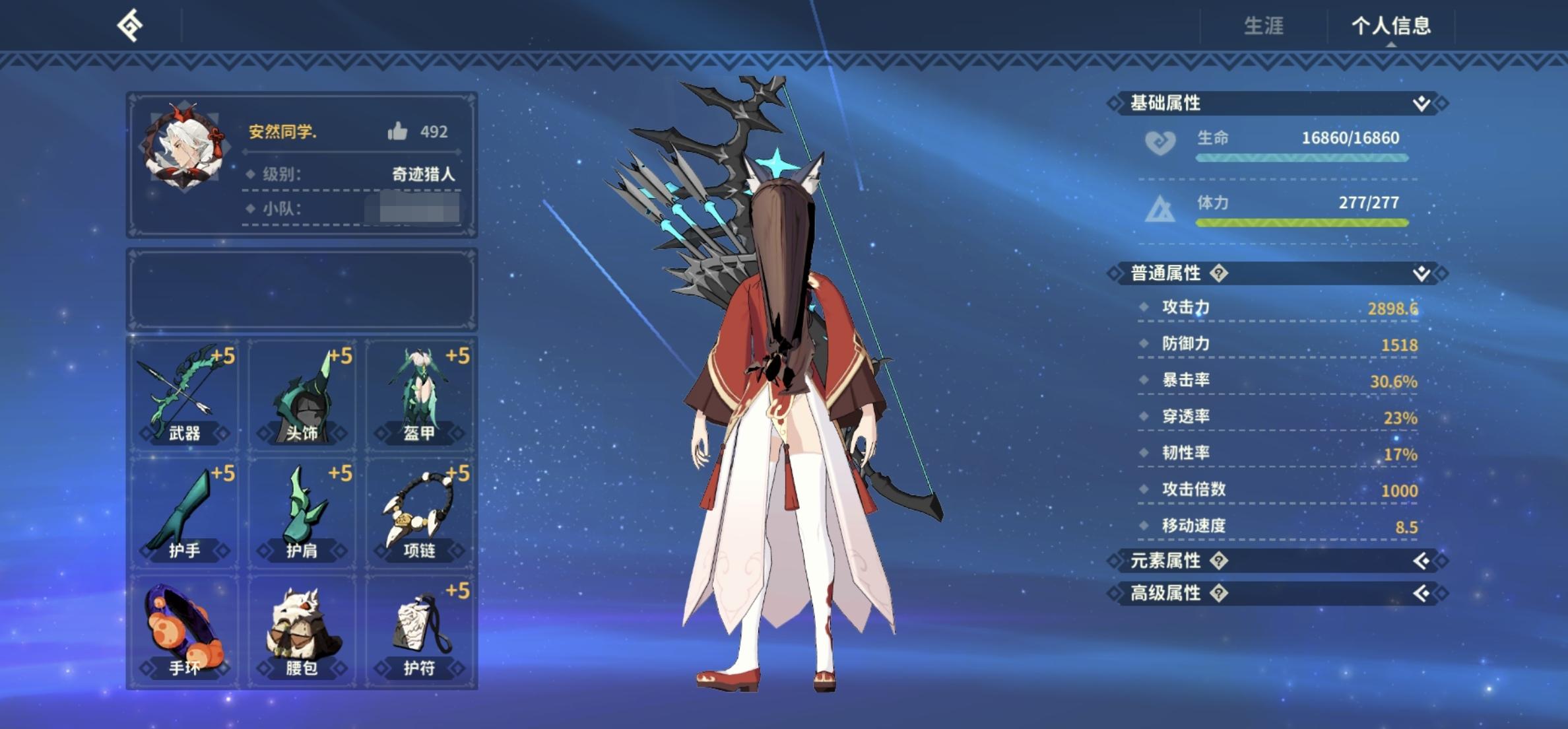Expand the 元素属性 section
This screenshot has height=729, width=1568.
[x=1421, y=561]
